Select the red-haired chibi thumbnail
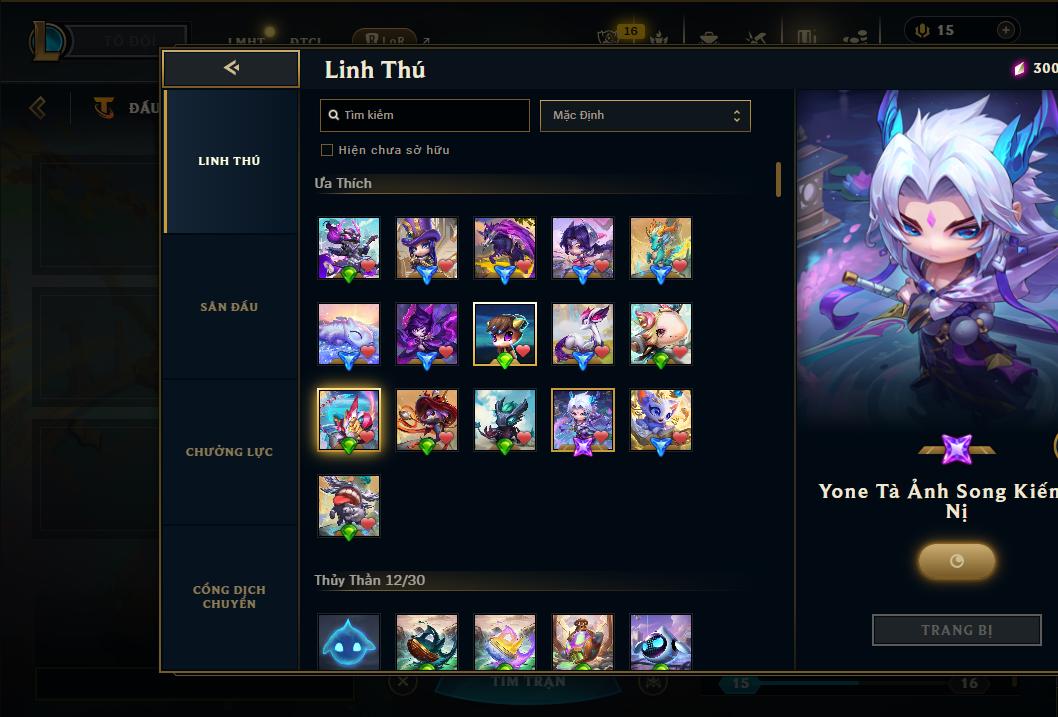 coord(427,420)
